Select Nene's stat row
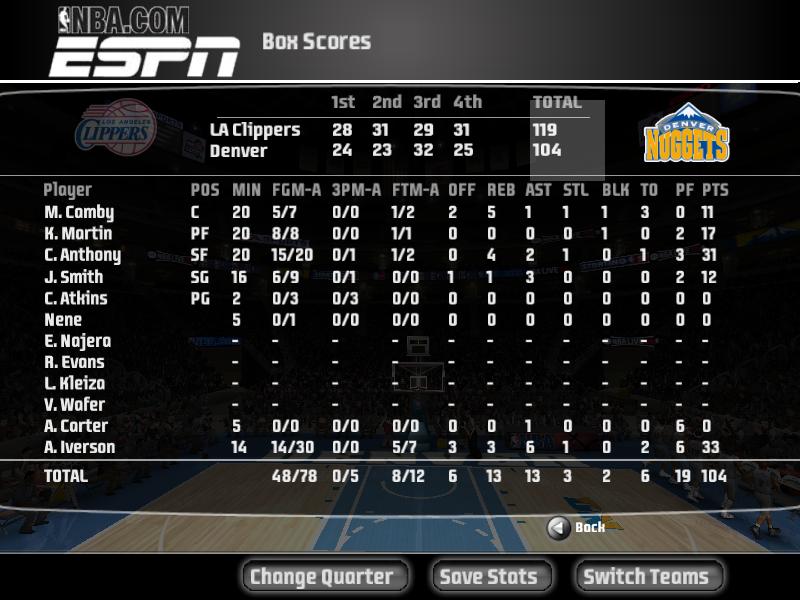The width and height of the screenshot is (800, 600). pyautogui.click(x=63, y=320)
